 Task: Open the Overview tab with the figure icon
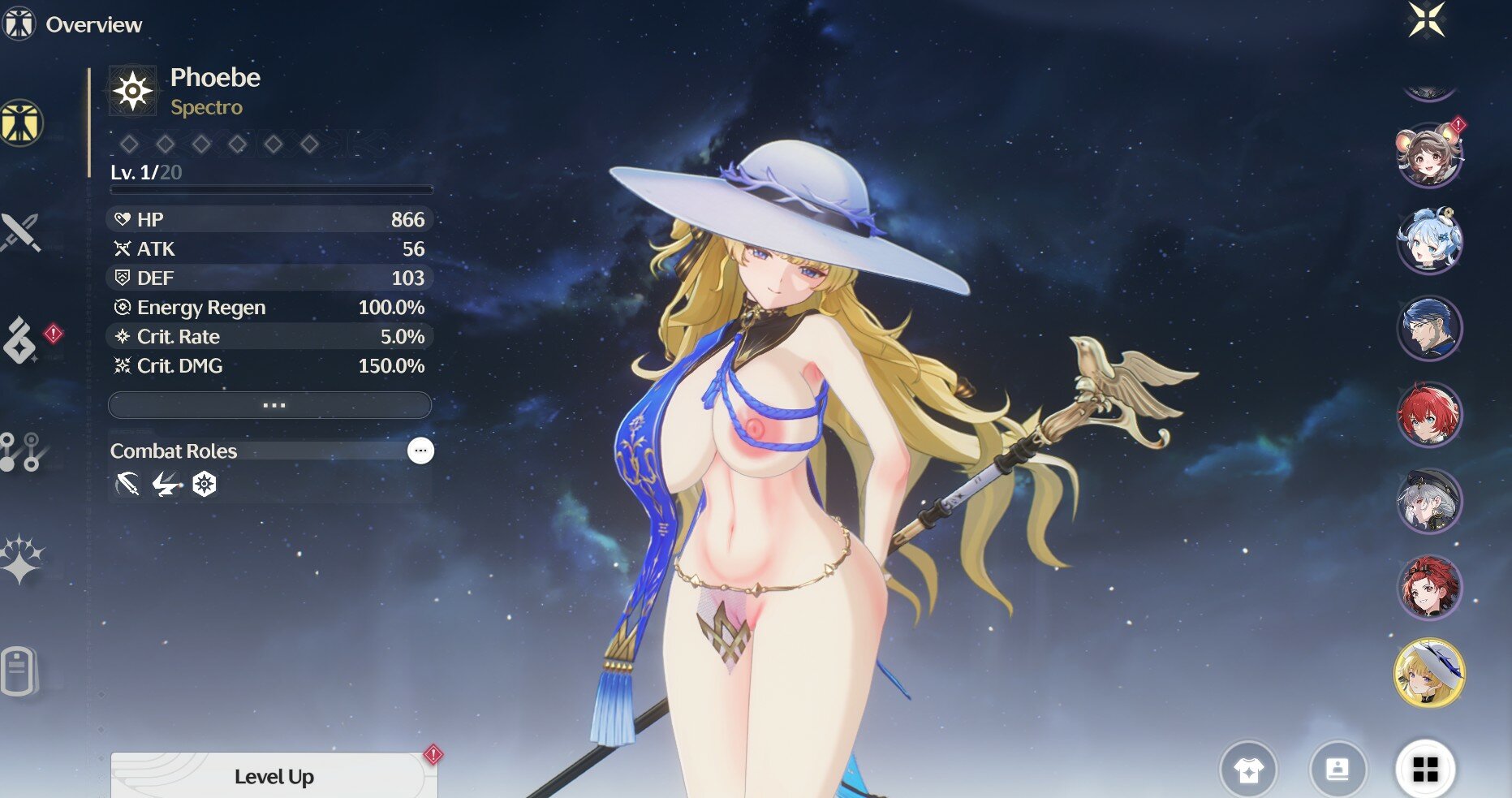21,123
